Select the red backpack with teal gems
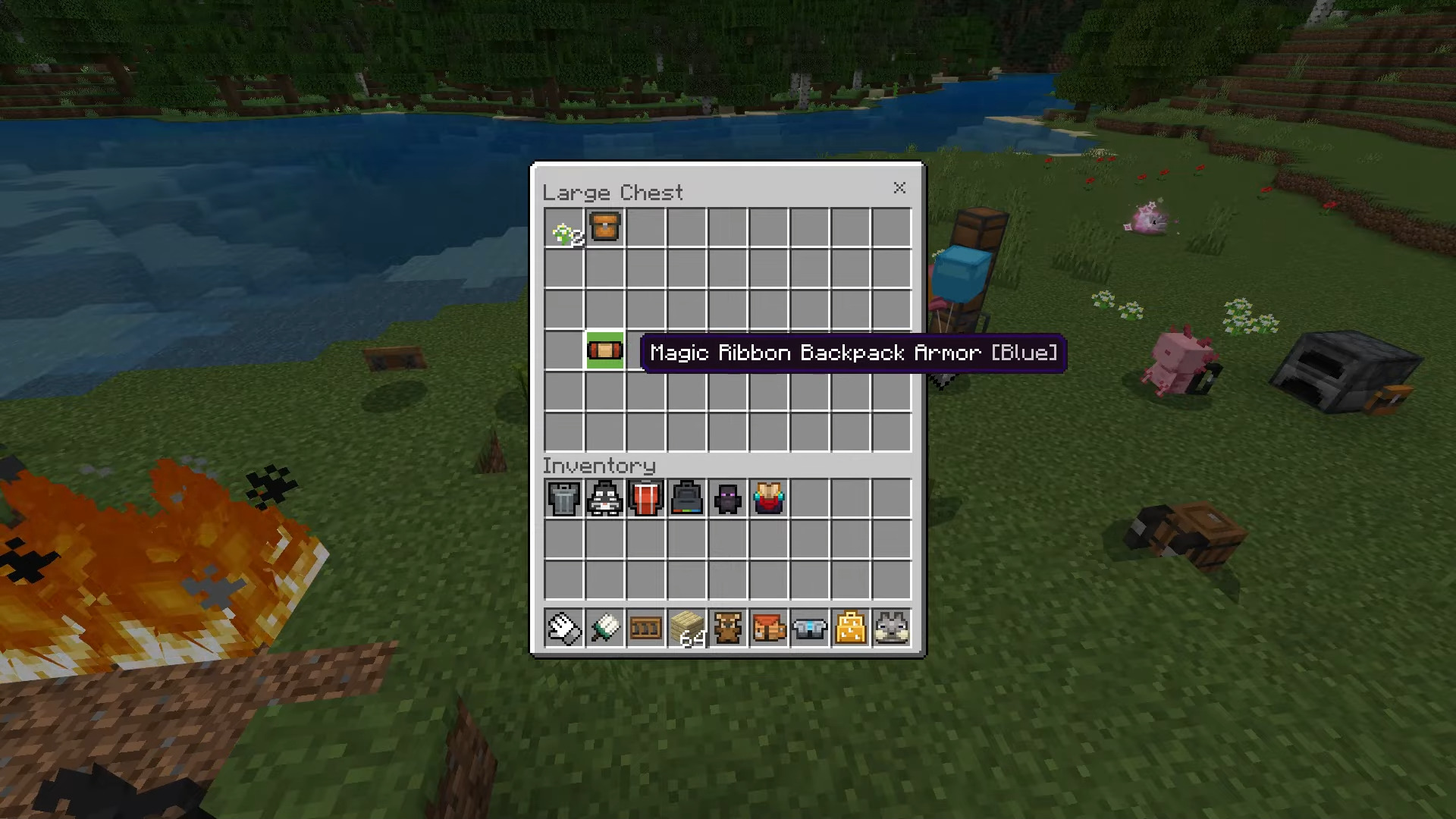 (769, 499)
